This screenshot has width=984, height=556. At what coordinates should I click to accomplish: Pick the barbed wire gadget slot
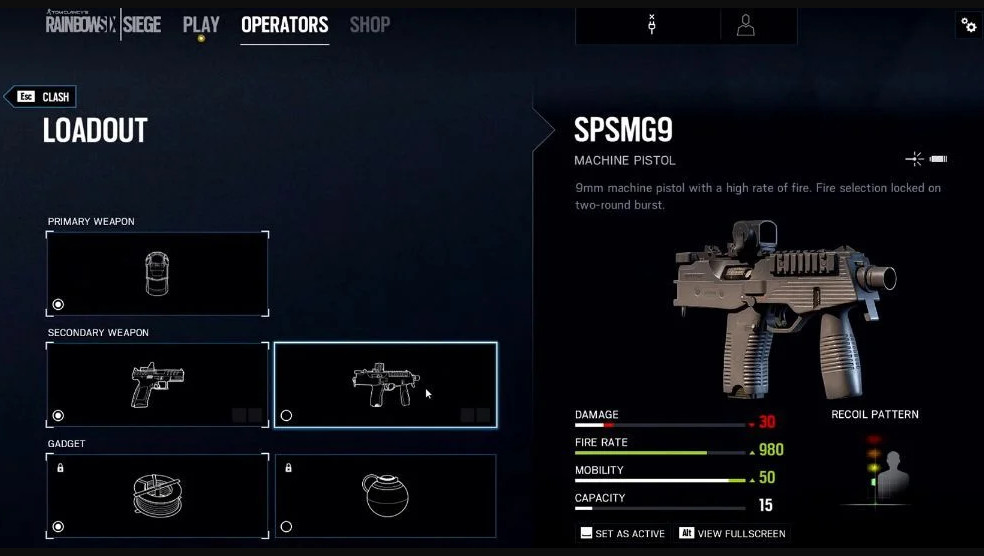click(157, 496)
